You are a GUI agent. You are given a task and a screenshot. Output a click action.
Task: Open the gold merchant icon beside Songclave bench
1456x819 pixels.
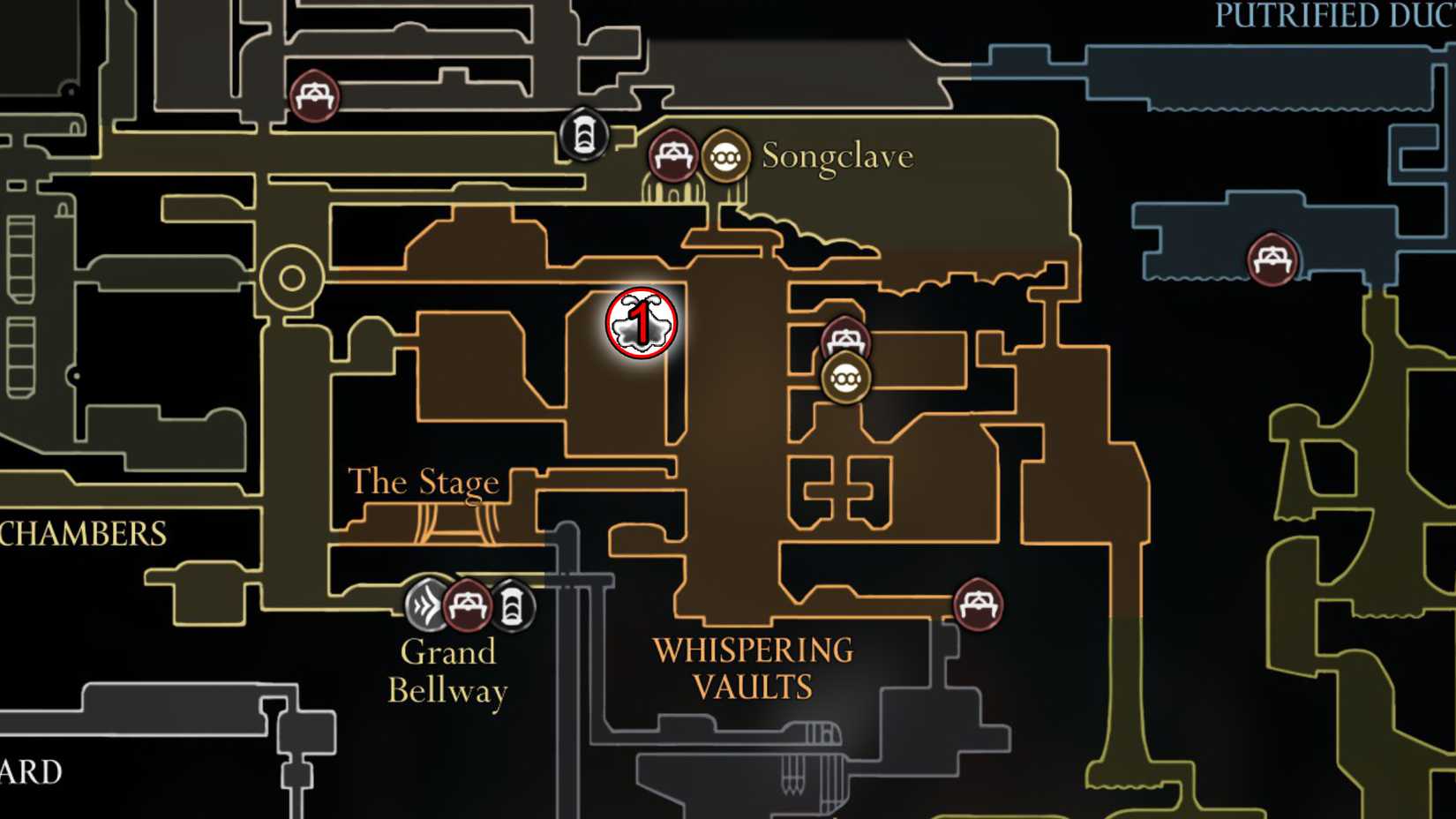pyautogui.click(x=725, y=156)
